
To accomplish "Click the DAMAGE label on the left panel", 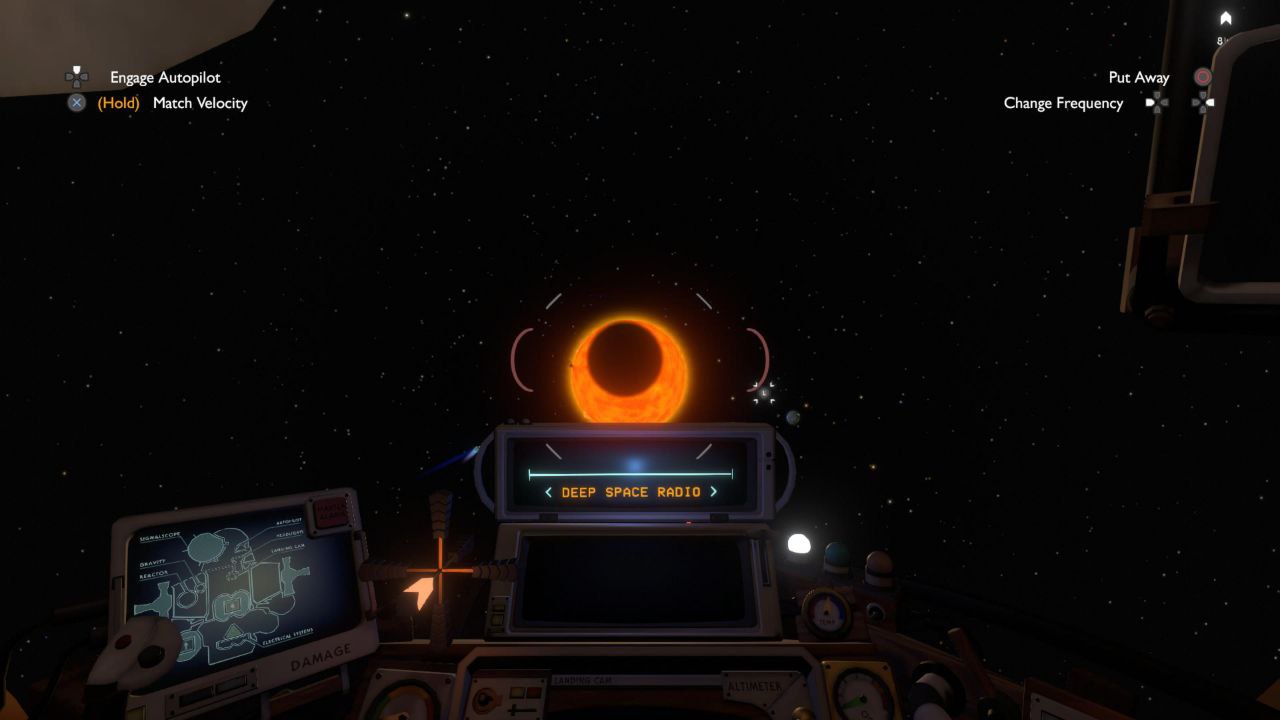I will tap(320, 655).
